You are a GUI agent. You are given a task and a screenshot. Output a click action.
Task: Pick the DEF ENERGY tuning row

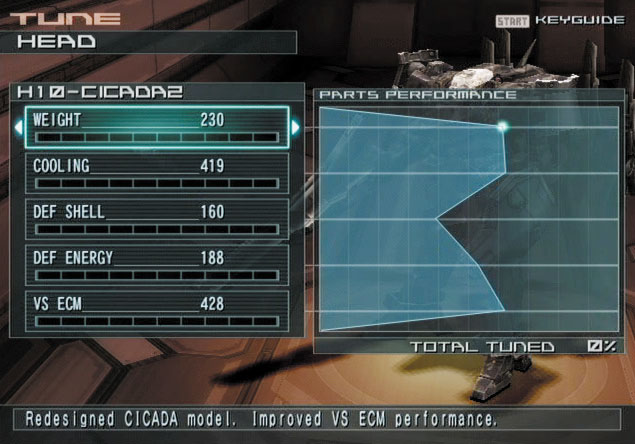point(157,265)
